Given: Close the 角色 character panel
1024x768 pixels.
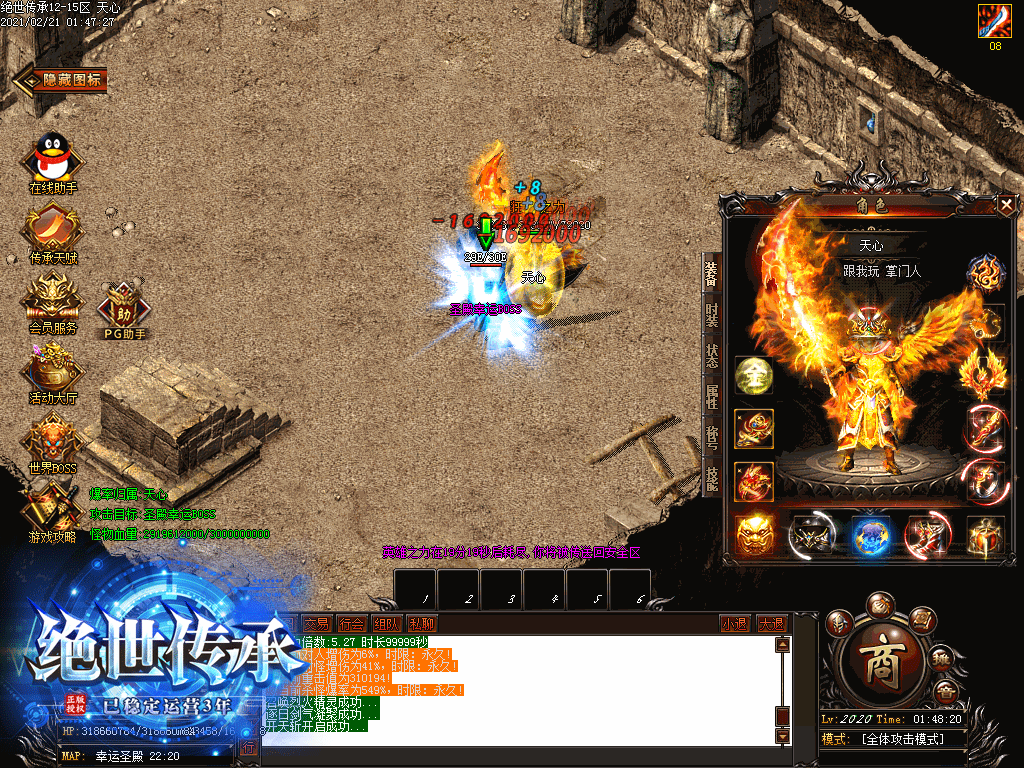Looking at the screenshot, I should click(1005, 205).
